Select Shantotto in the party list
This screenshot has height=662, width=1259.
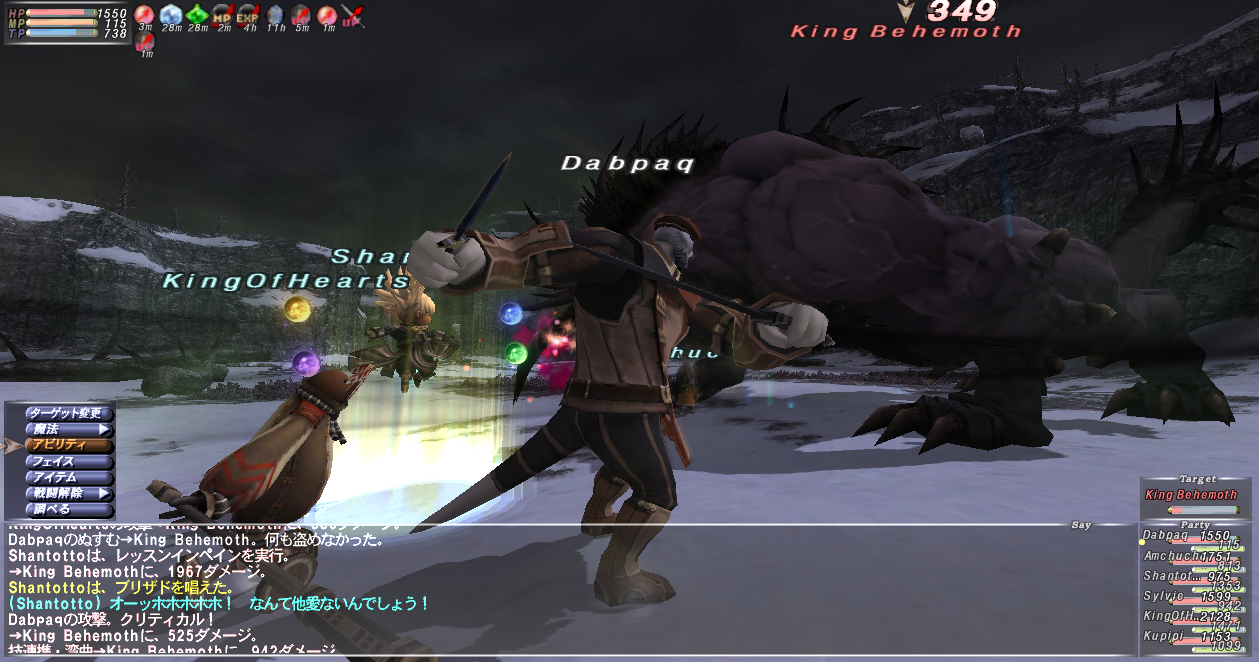coord(1190,577)
